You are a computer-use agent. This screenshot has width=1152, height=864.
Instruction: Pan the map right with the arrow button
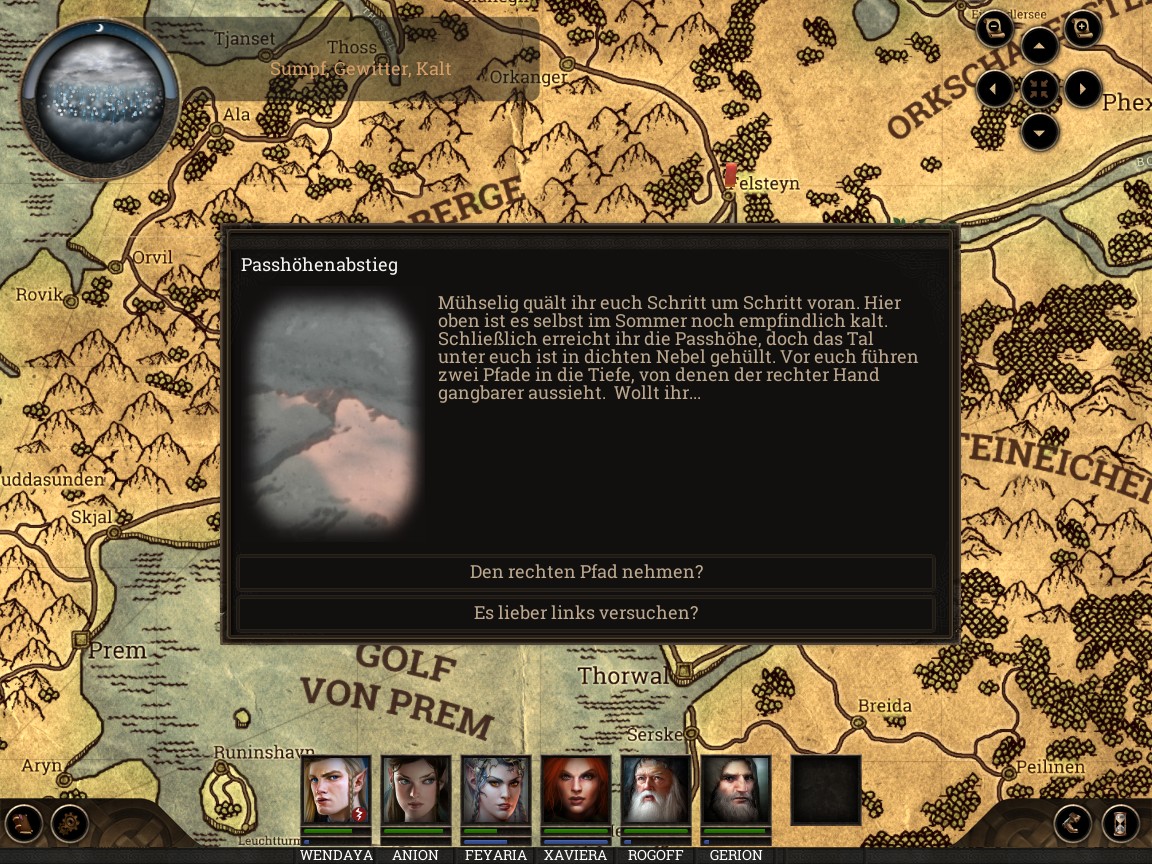coord(1083,89)
